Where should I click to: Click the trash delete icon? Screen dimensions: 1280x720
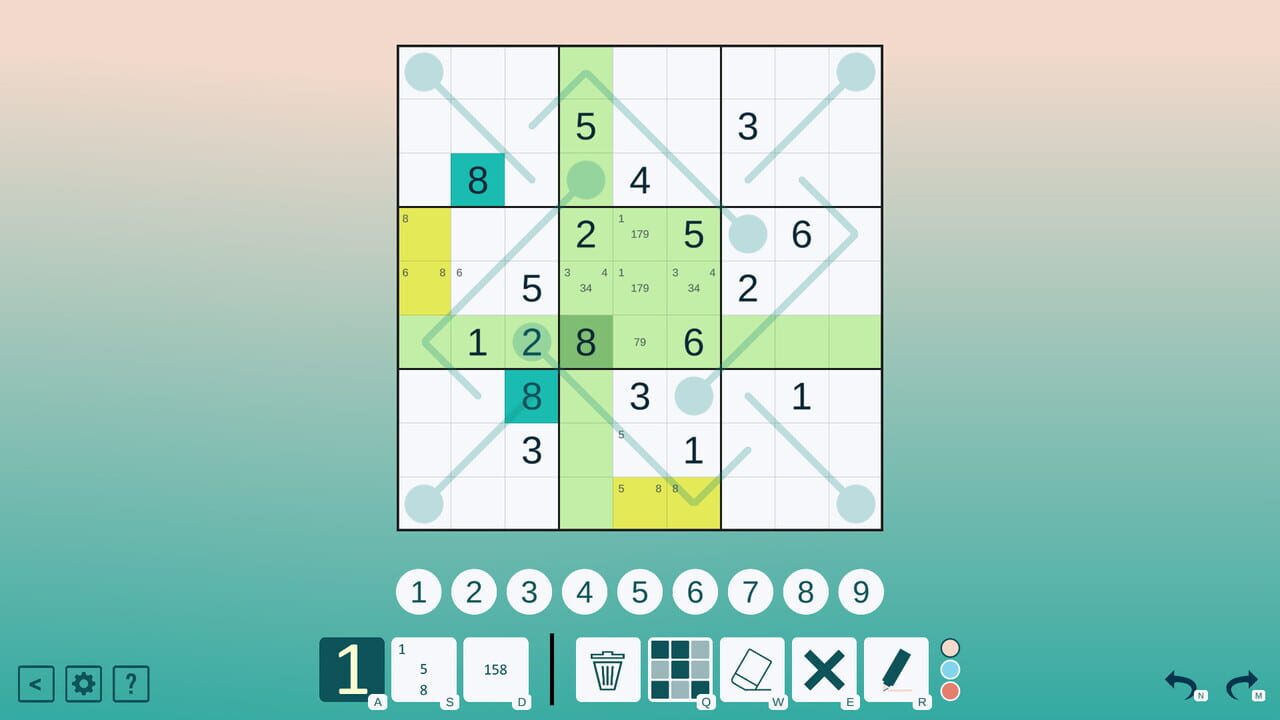click(x=608, y=669)
